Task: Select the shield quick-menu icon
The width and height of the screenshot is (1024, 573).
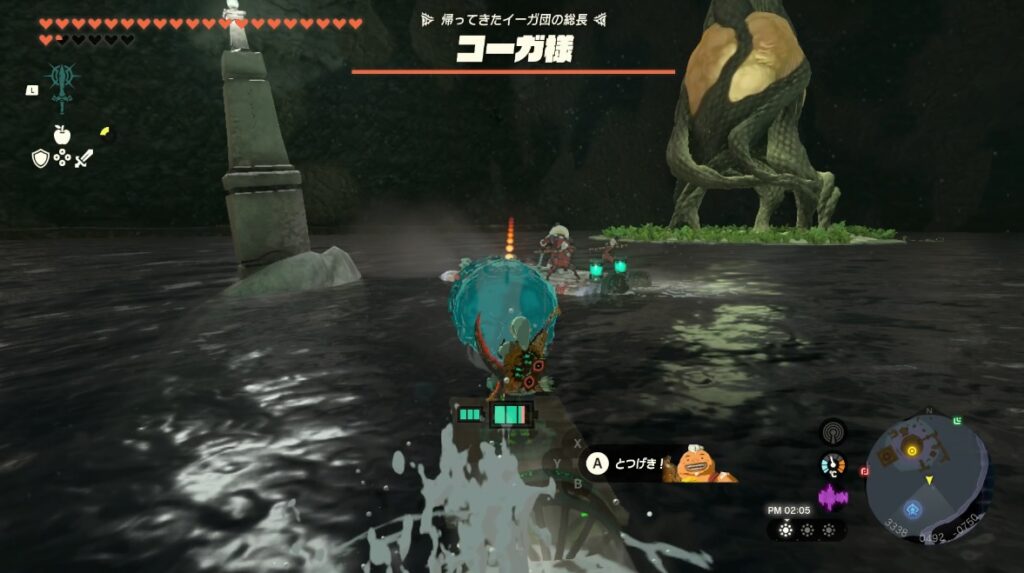Action: click(40, 158)
